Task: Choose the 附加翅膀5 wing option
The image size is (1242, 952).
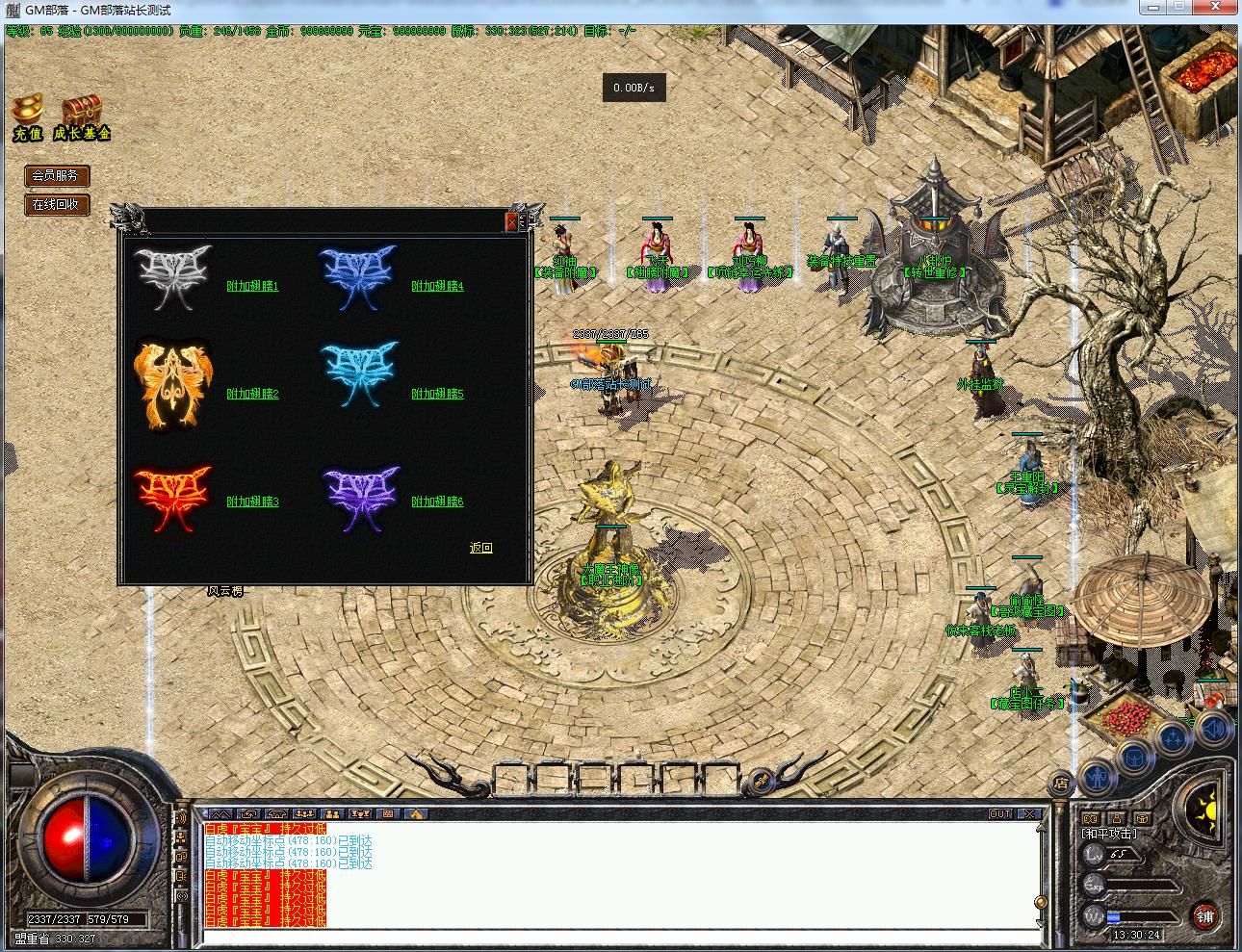Action: (437, 394)
